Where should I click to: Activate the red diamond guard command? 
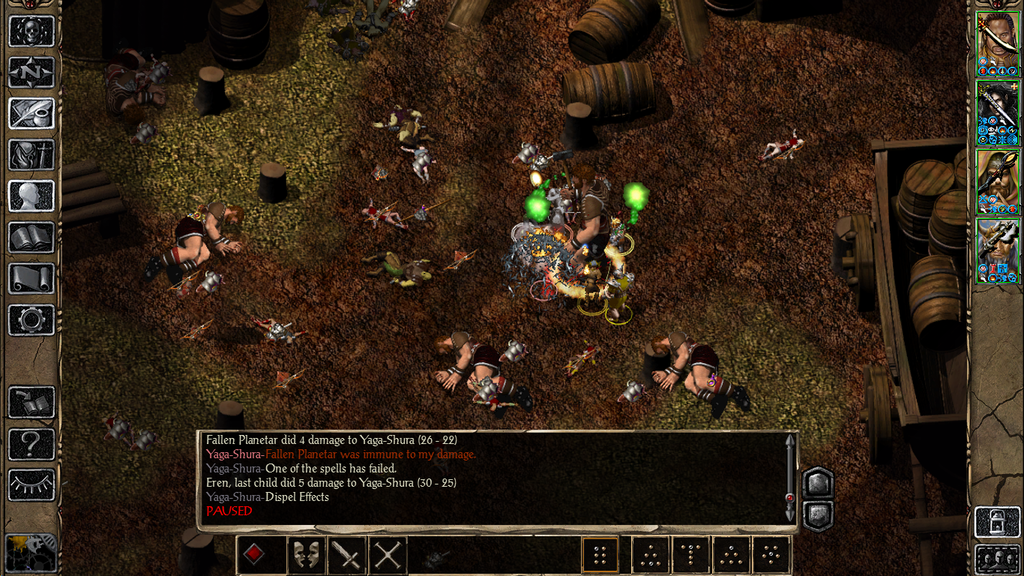click(256, 555)
